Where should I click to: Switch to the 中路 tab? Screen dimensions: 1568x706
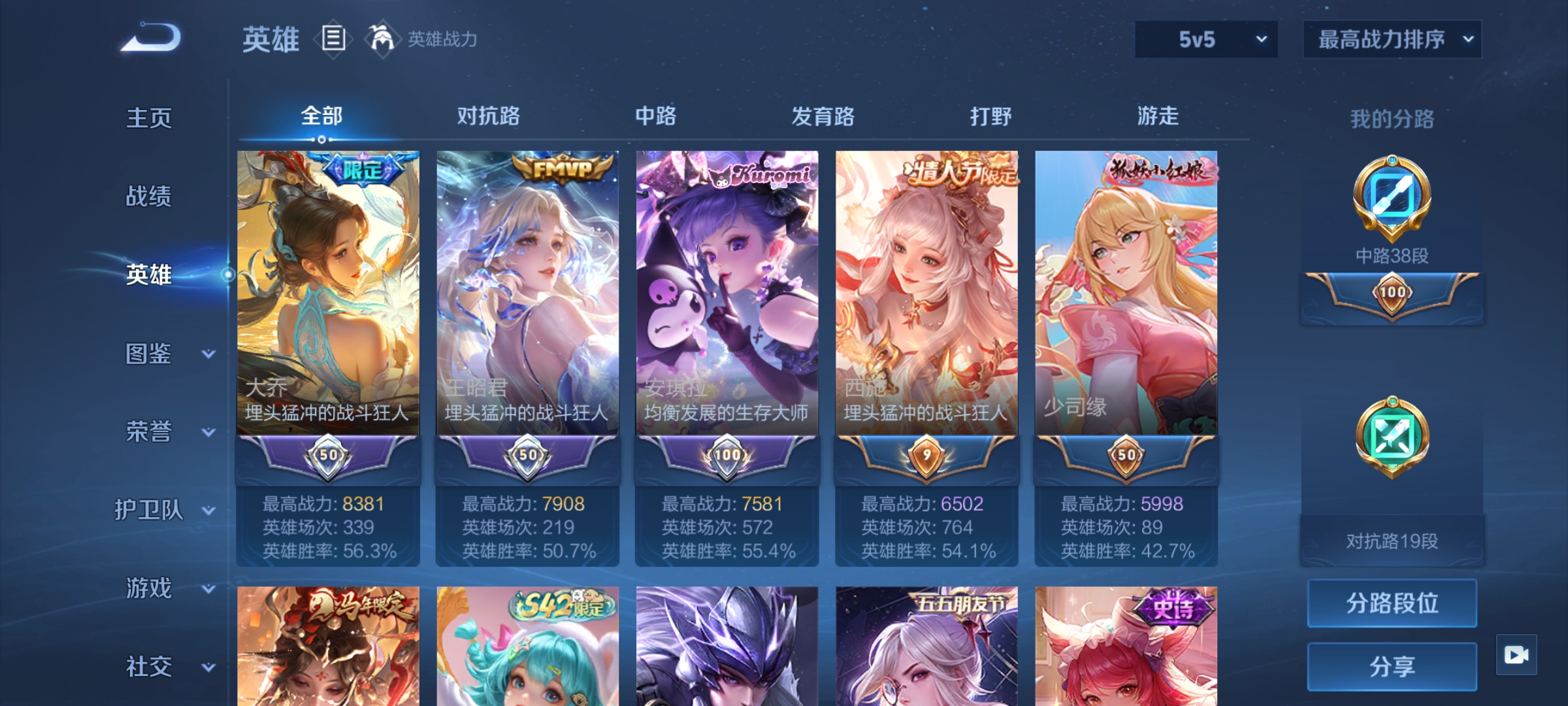tap(655, 116)
